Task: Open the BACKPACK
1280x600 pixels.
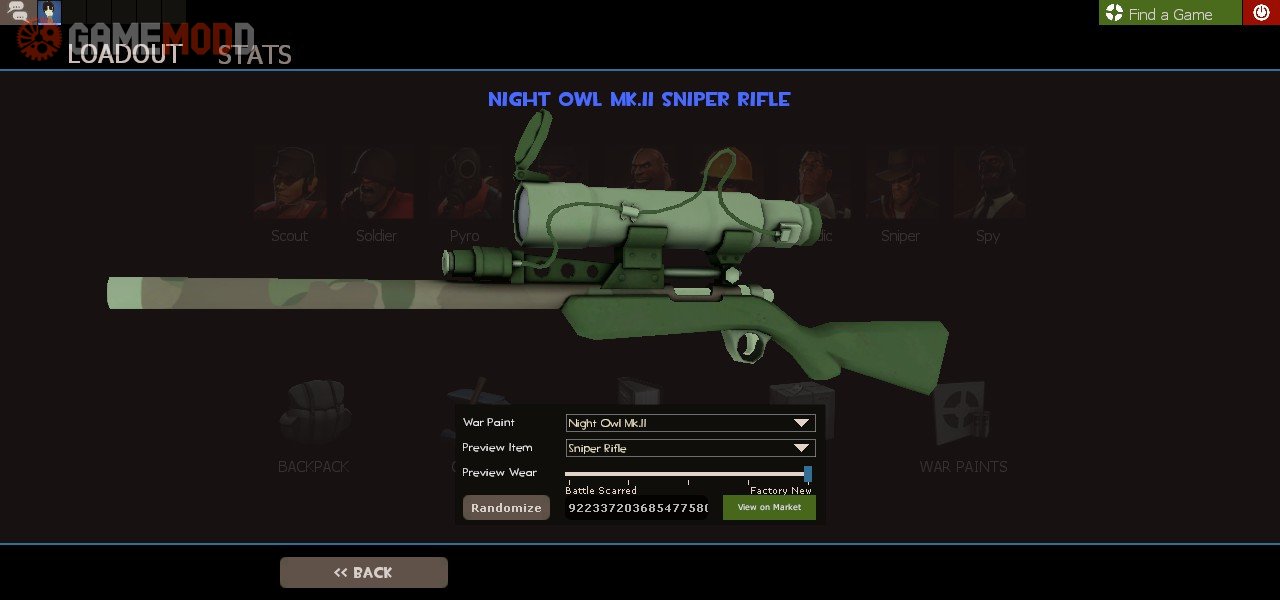Action: [x=313, y=425]
